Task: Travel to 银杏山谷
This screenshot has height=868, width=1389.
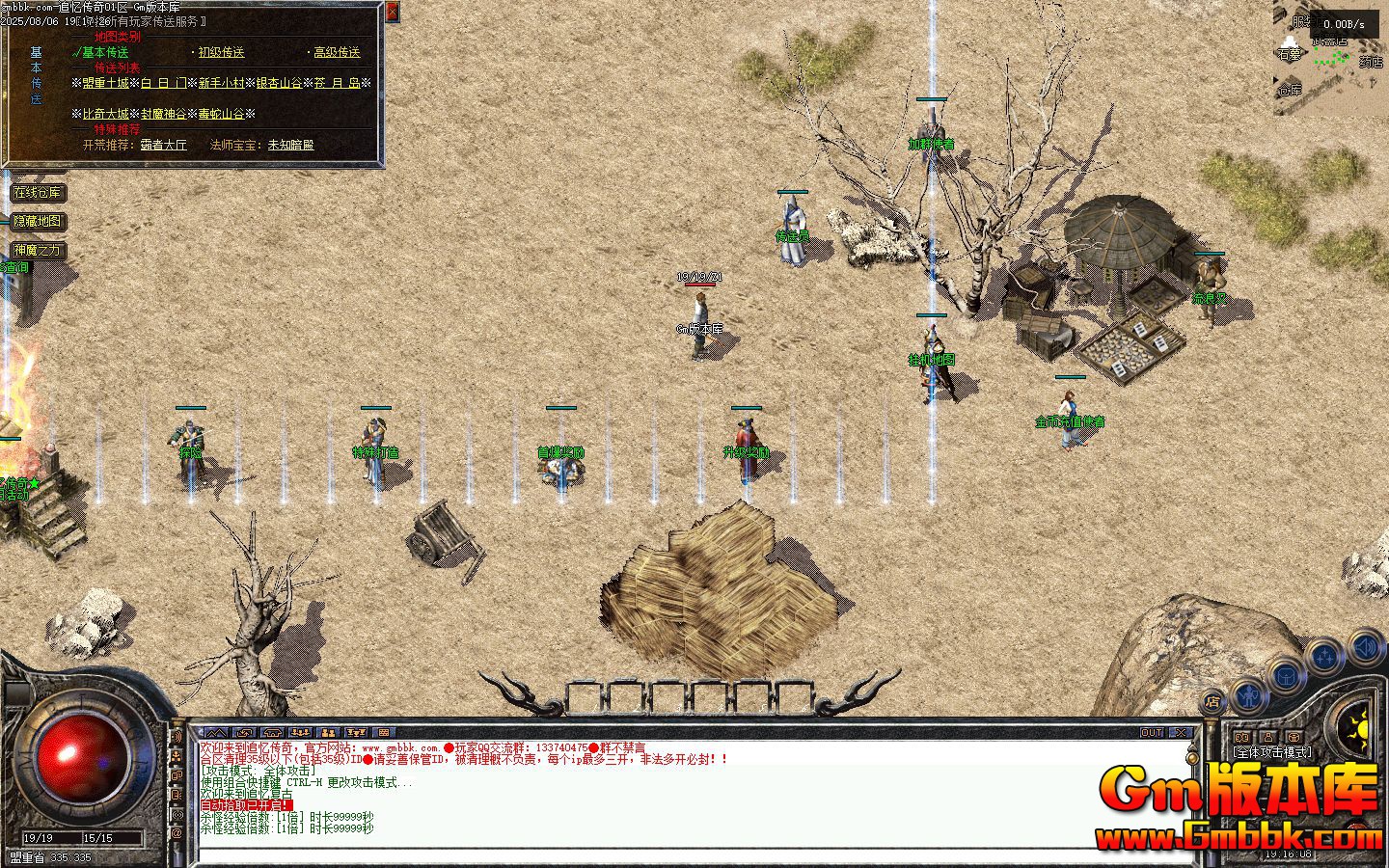Action: coord(280,84)
